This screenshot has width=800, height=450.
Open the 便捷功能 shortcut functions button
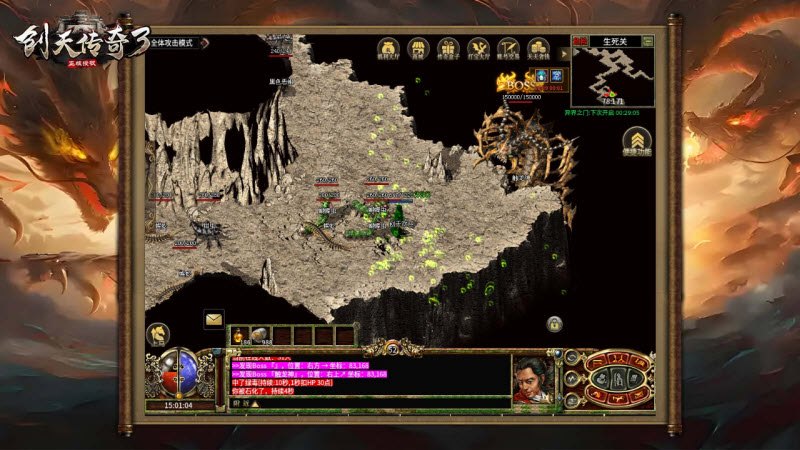click(x=636, y=140)
